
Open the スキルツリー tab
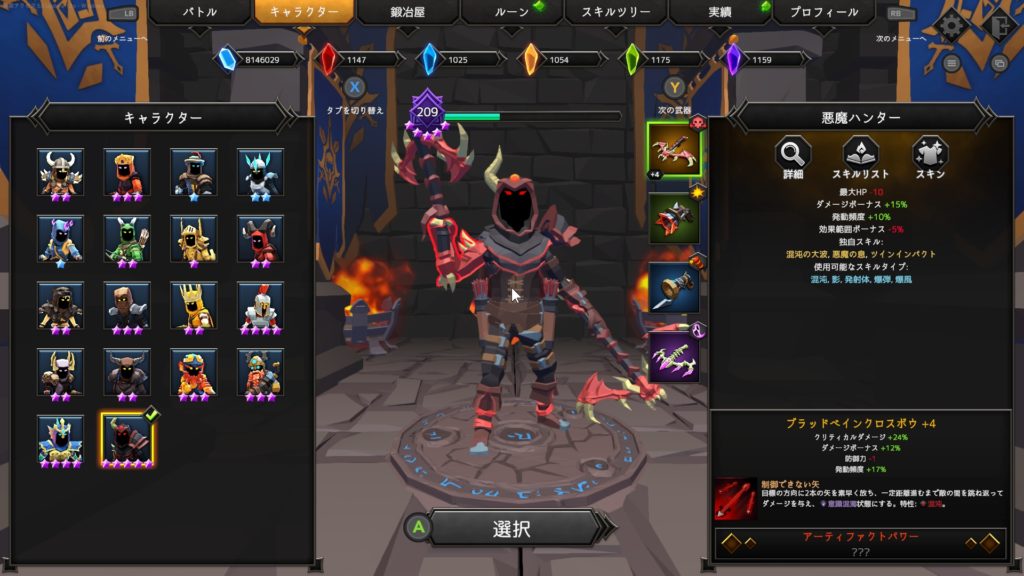615,13
